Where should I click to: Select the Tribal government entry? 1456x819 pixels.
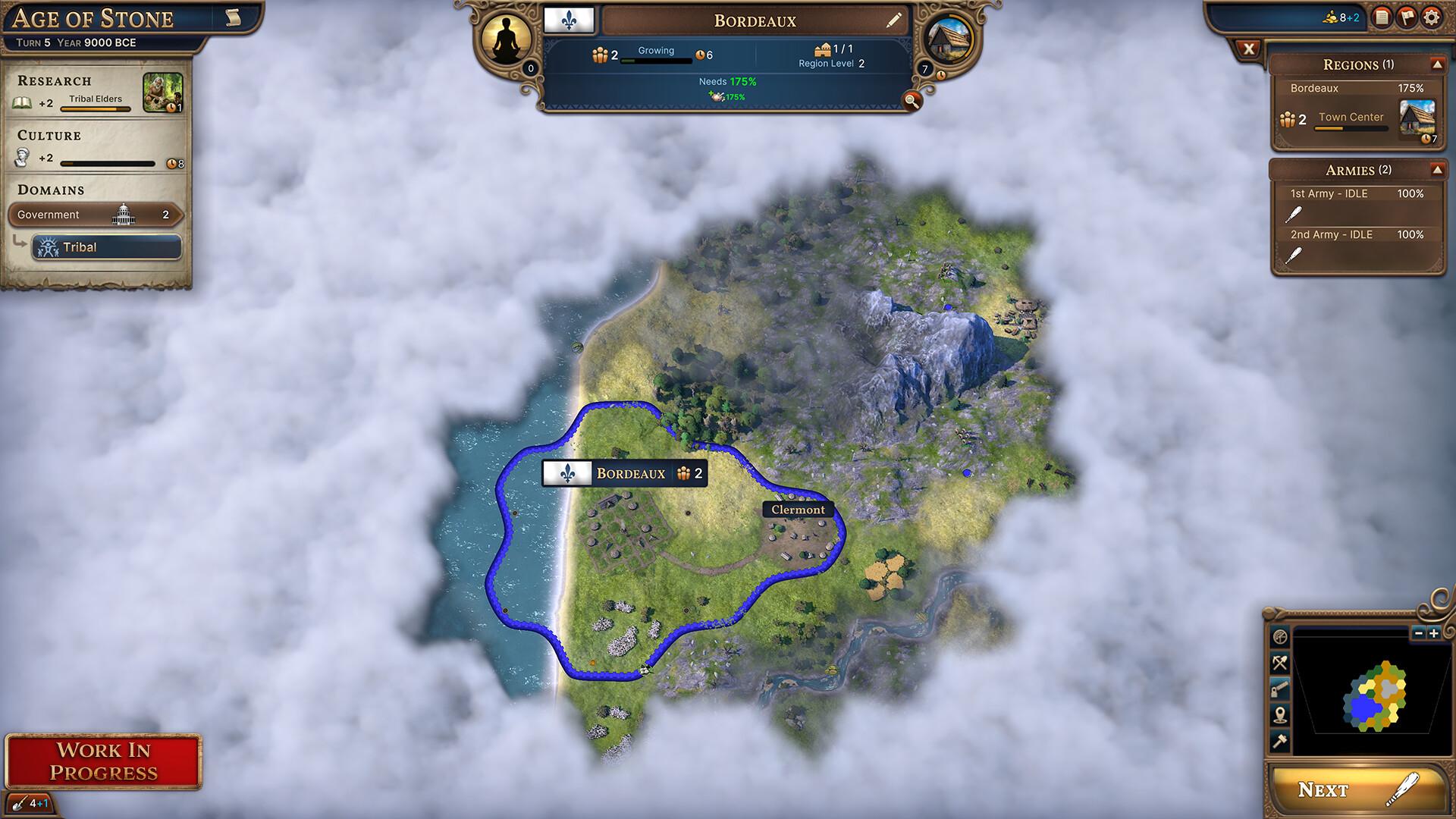click(106, 247)
